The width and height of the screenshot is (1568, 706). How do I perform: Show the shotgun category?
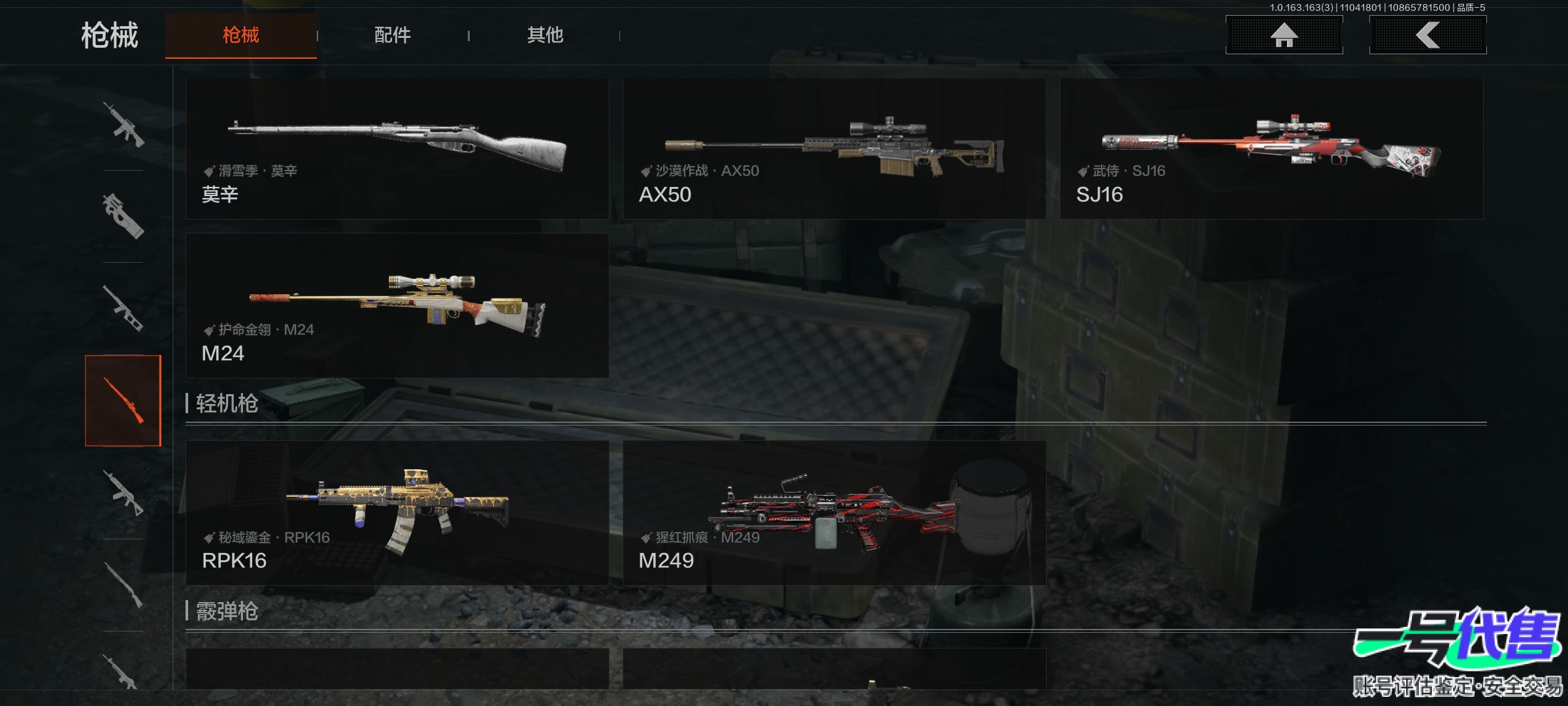123,585
